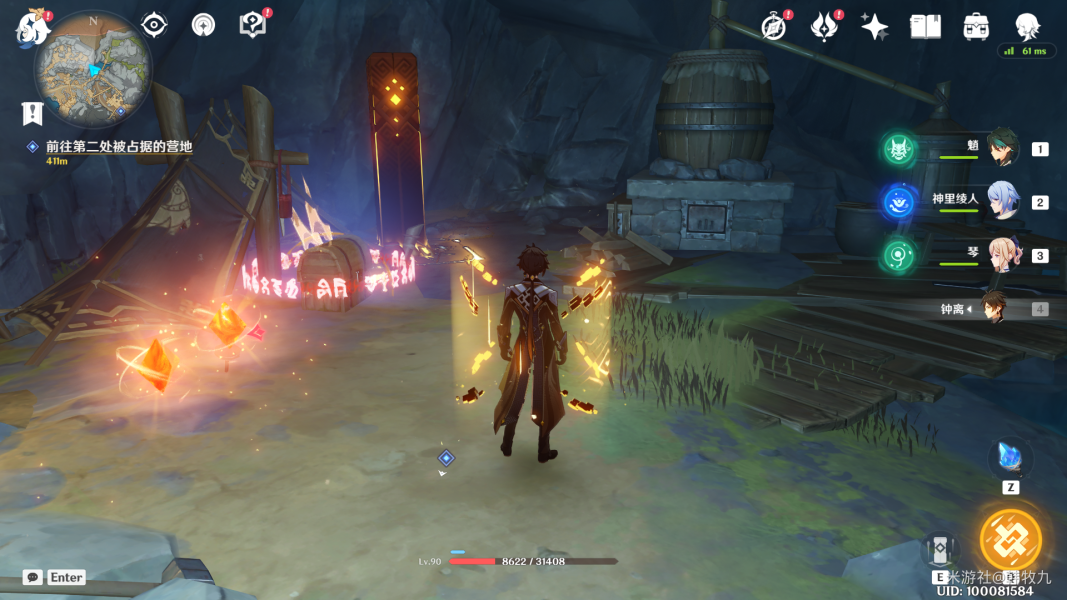Open the events compass icon
Image resolution: width=1067 pixels, height=600 pixels.
[773, 27]
